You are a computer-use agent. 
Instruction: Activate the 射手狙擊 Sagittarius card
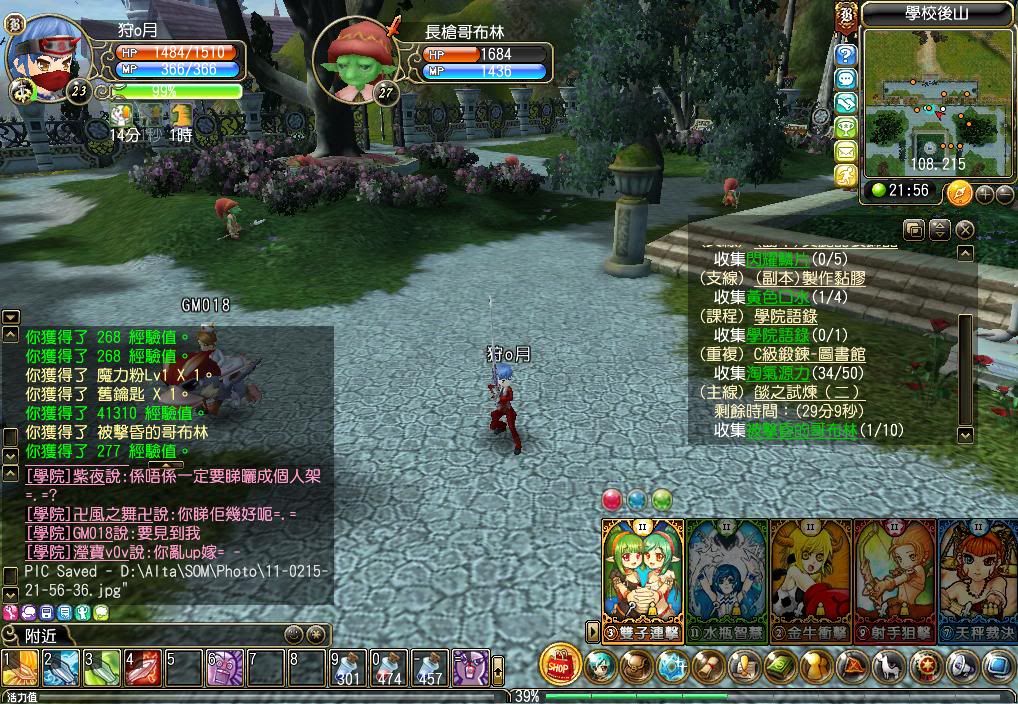894,575
